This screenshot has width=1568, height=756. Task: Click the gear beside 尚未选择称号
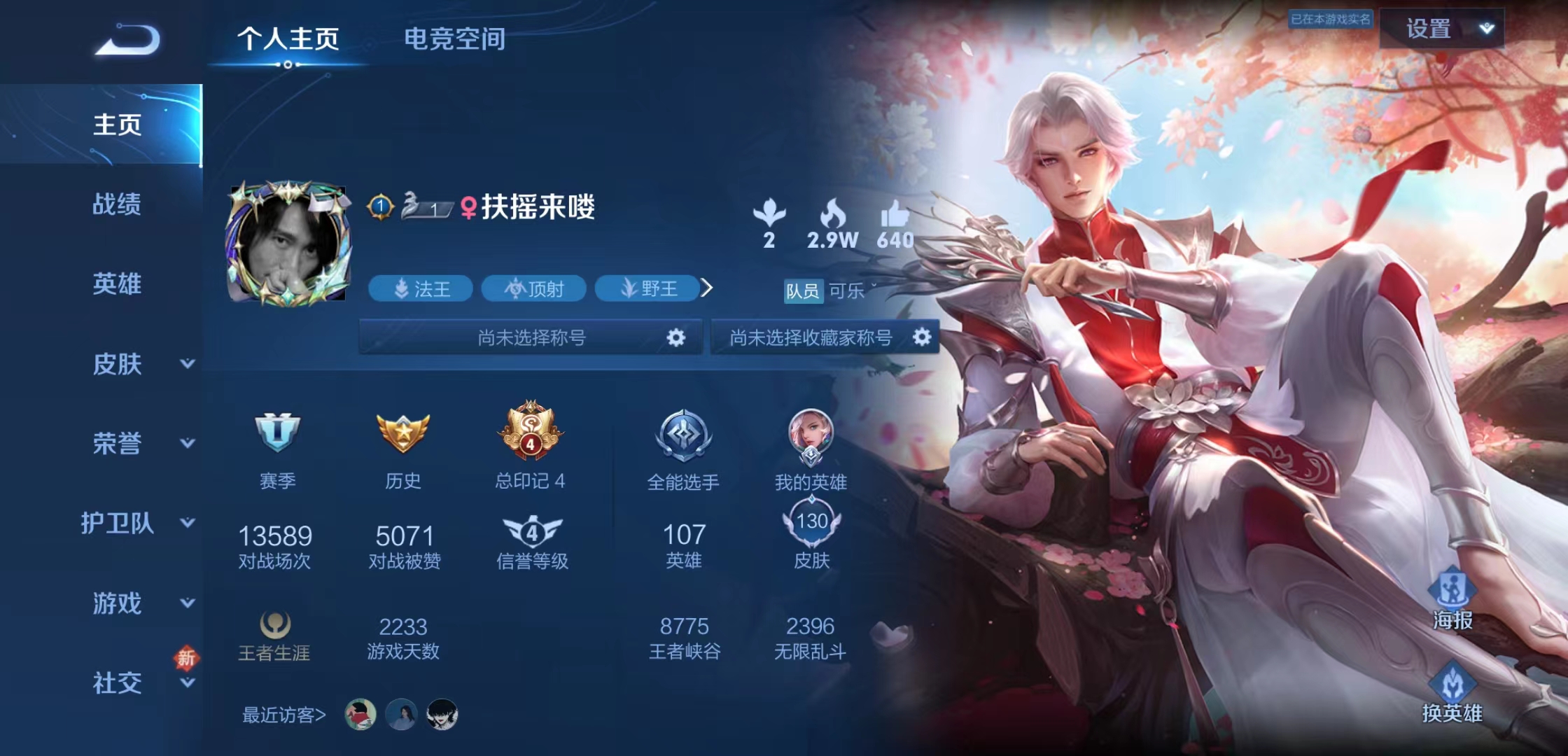point(674,337)
